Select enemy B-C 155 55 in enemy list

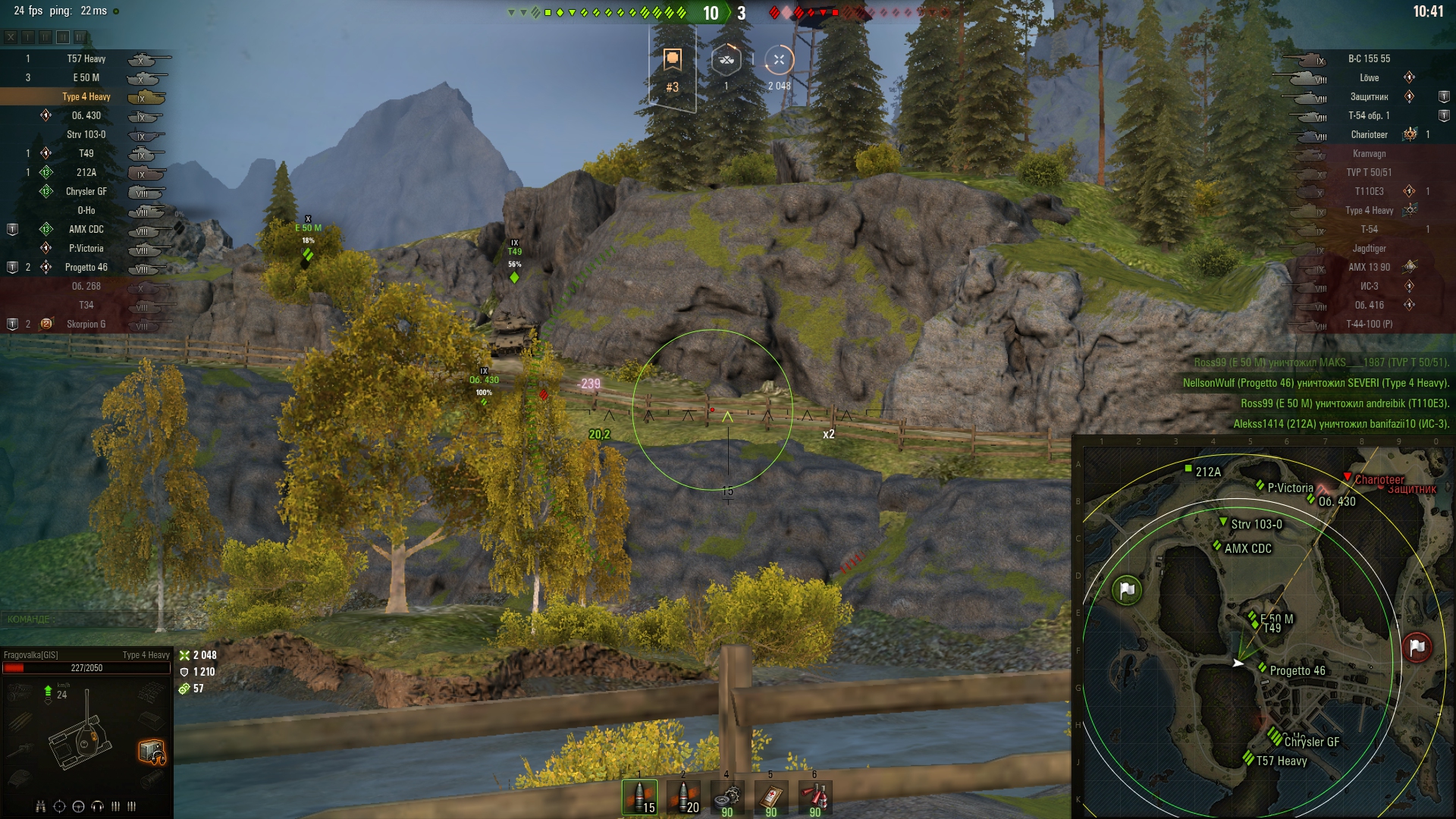coord(1369,58)
